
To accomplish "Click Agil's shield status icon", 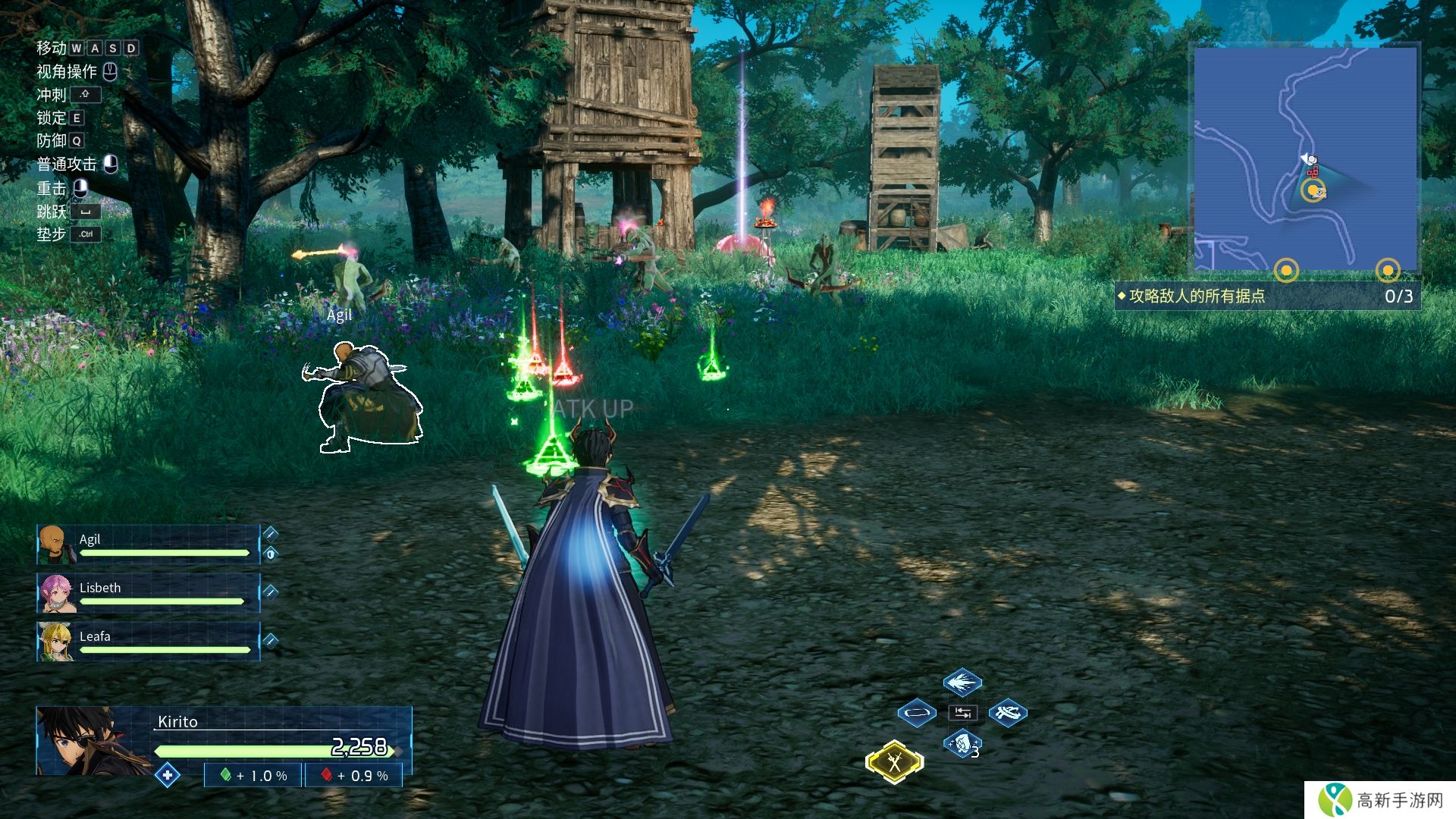I will [271, 554].
